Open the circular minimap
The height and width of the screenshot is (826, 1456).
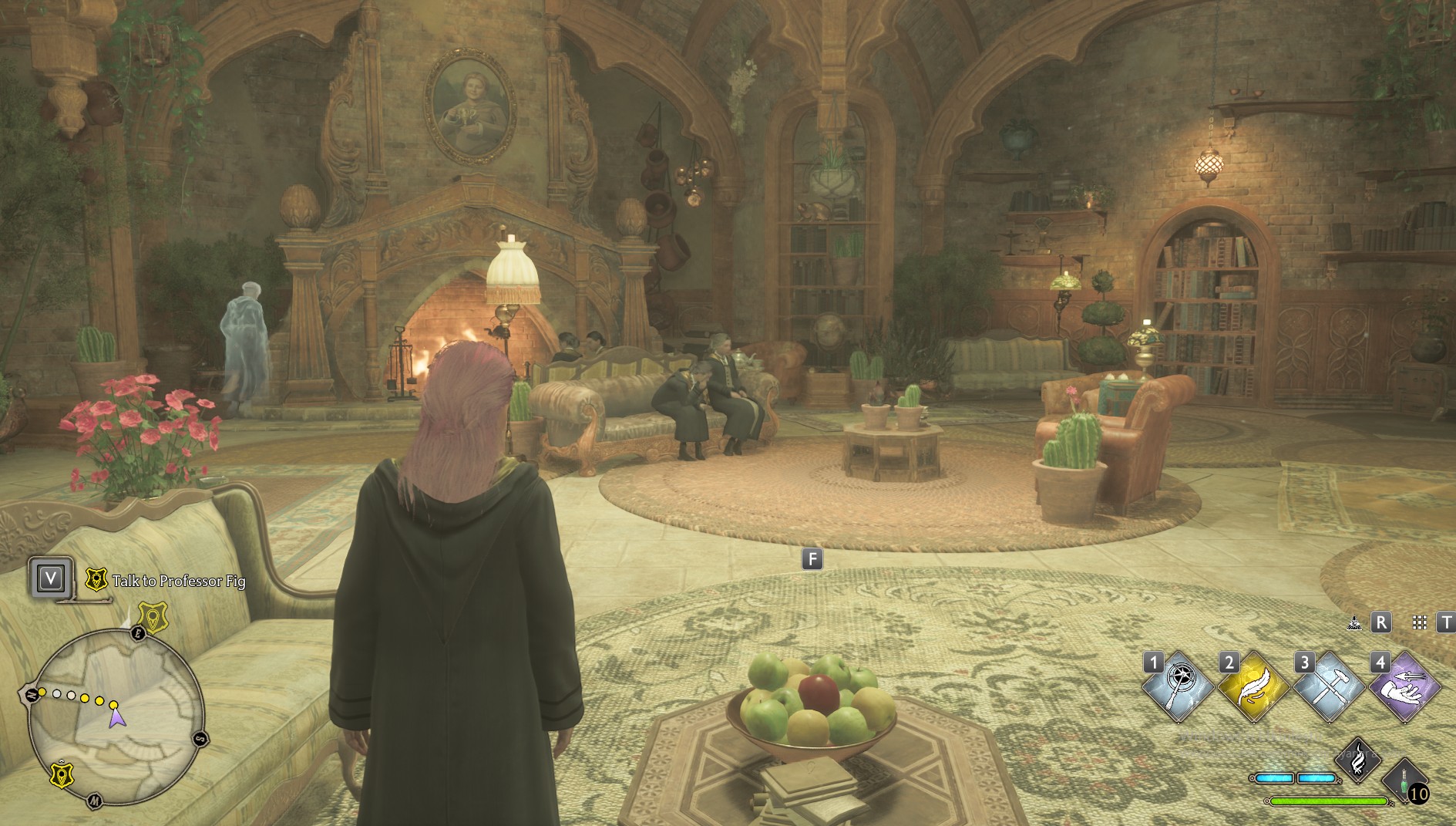116,717
